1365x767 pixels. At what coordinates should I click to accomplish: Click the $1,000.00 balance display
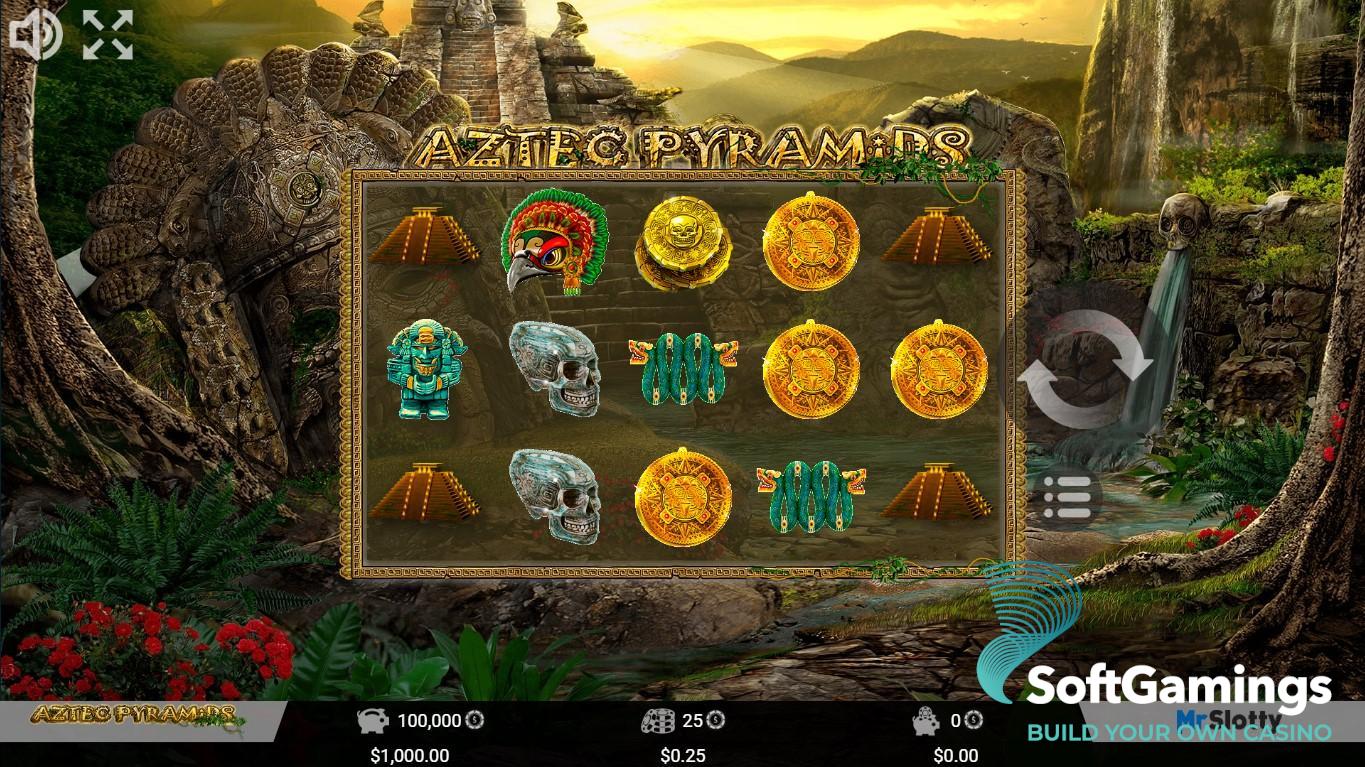point(409,755)
